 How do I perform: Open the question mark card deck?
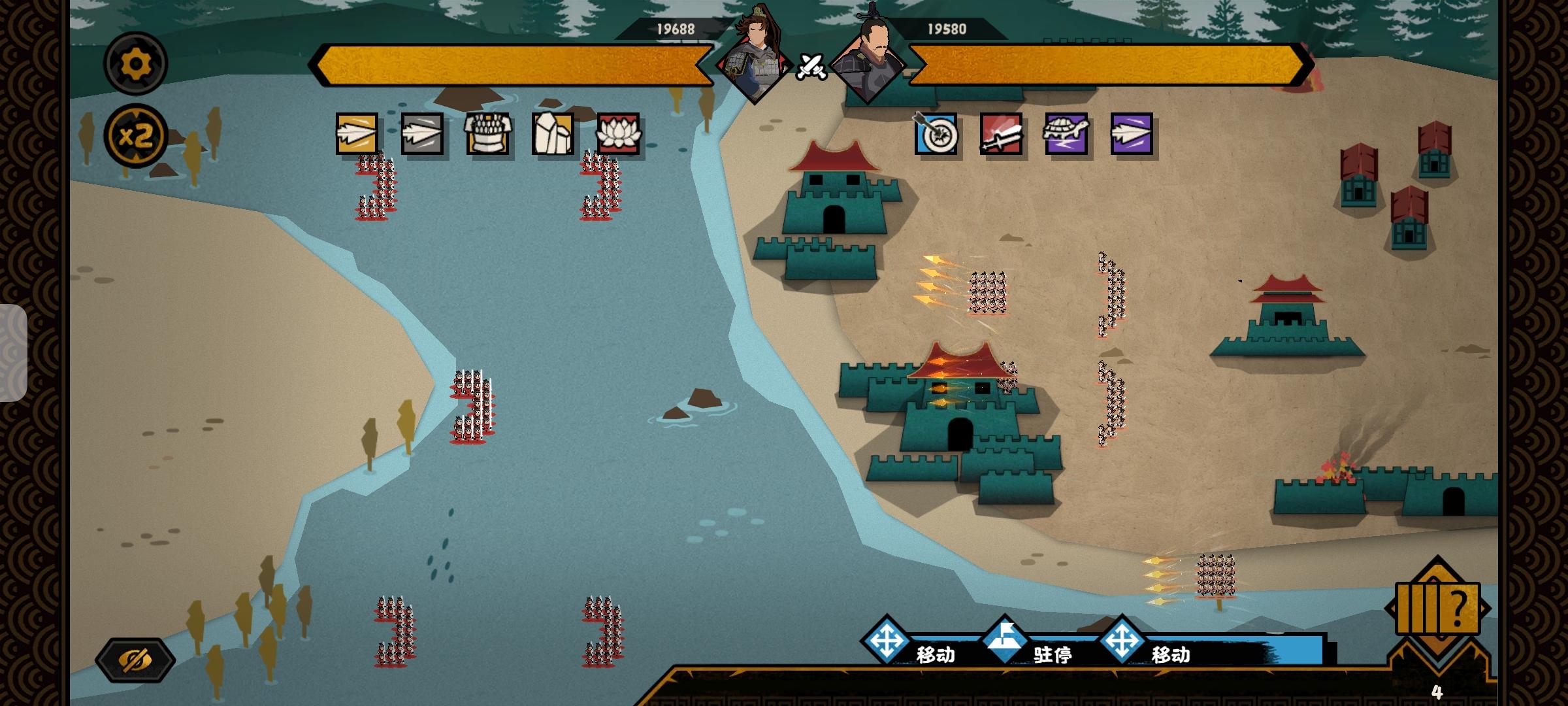[1437, 609]
